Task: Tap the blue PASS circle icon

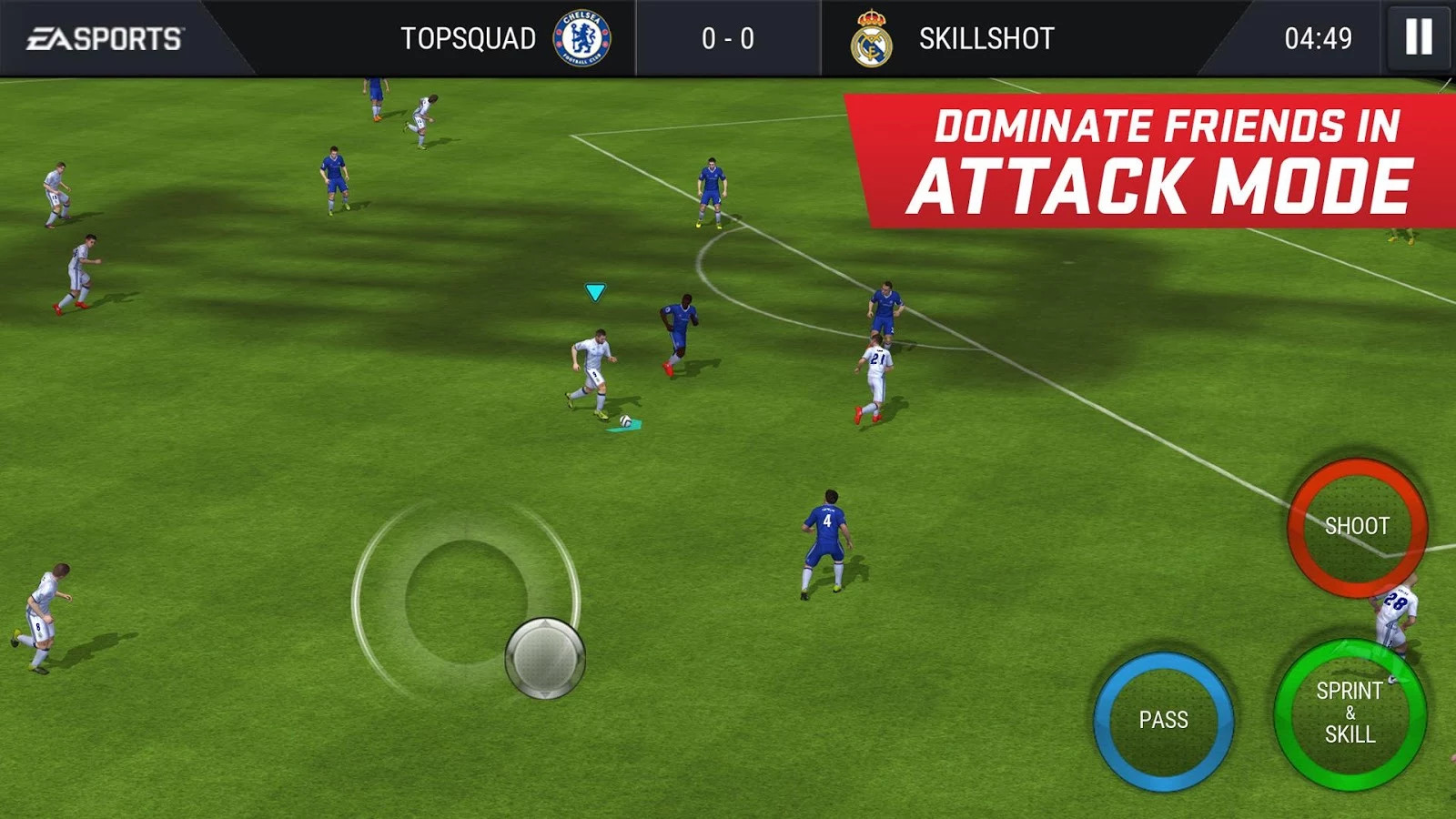Action: point(1166,721)
